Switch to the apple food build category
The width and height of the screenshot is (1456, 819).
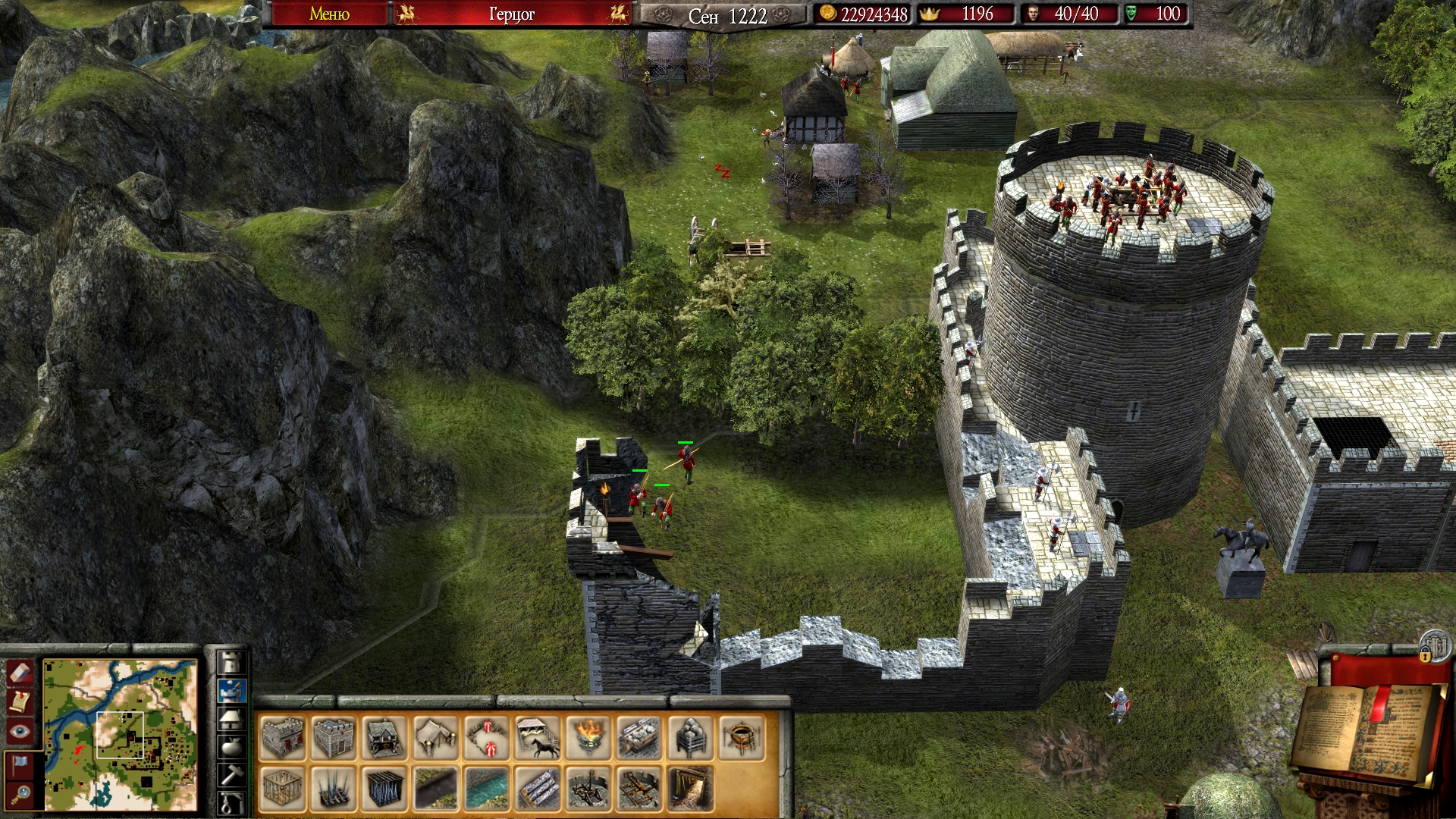(x=231, y=745)
